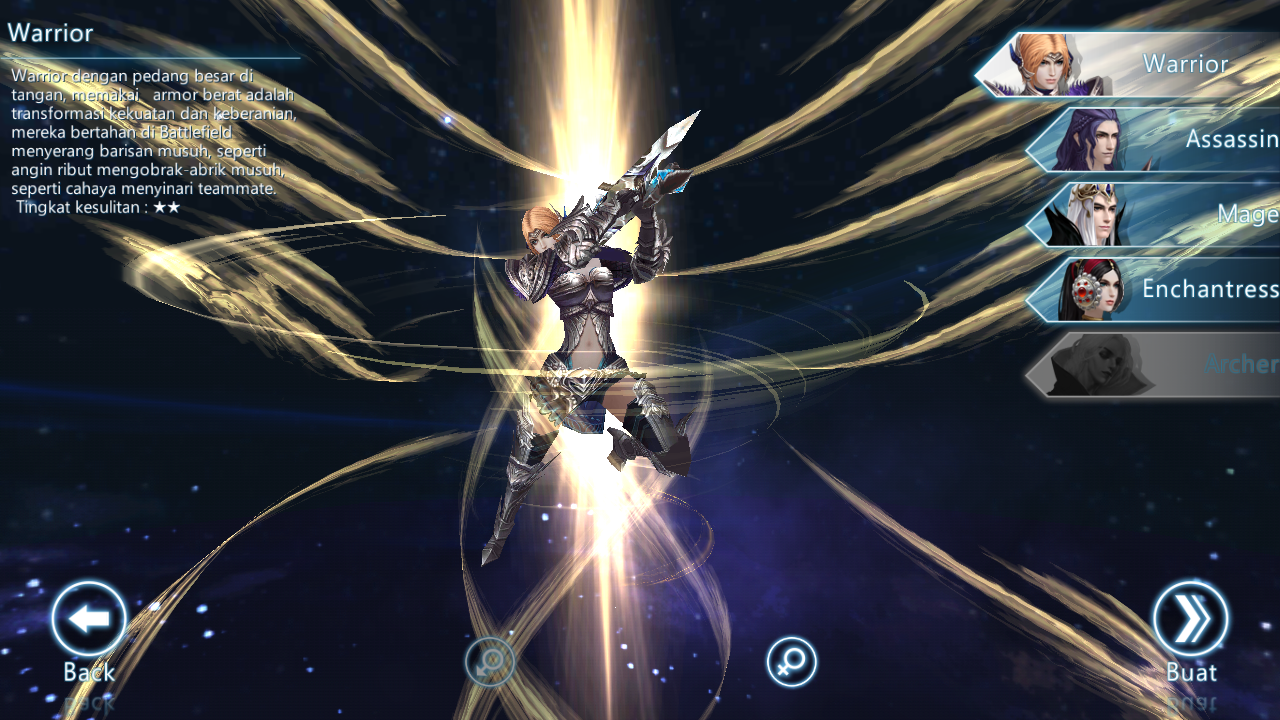Viewport: 1280px width, 720px height.
Task: Click the glowing warrior character model
Action: coord(590,330)
